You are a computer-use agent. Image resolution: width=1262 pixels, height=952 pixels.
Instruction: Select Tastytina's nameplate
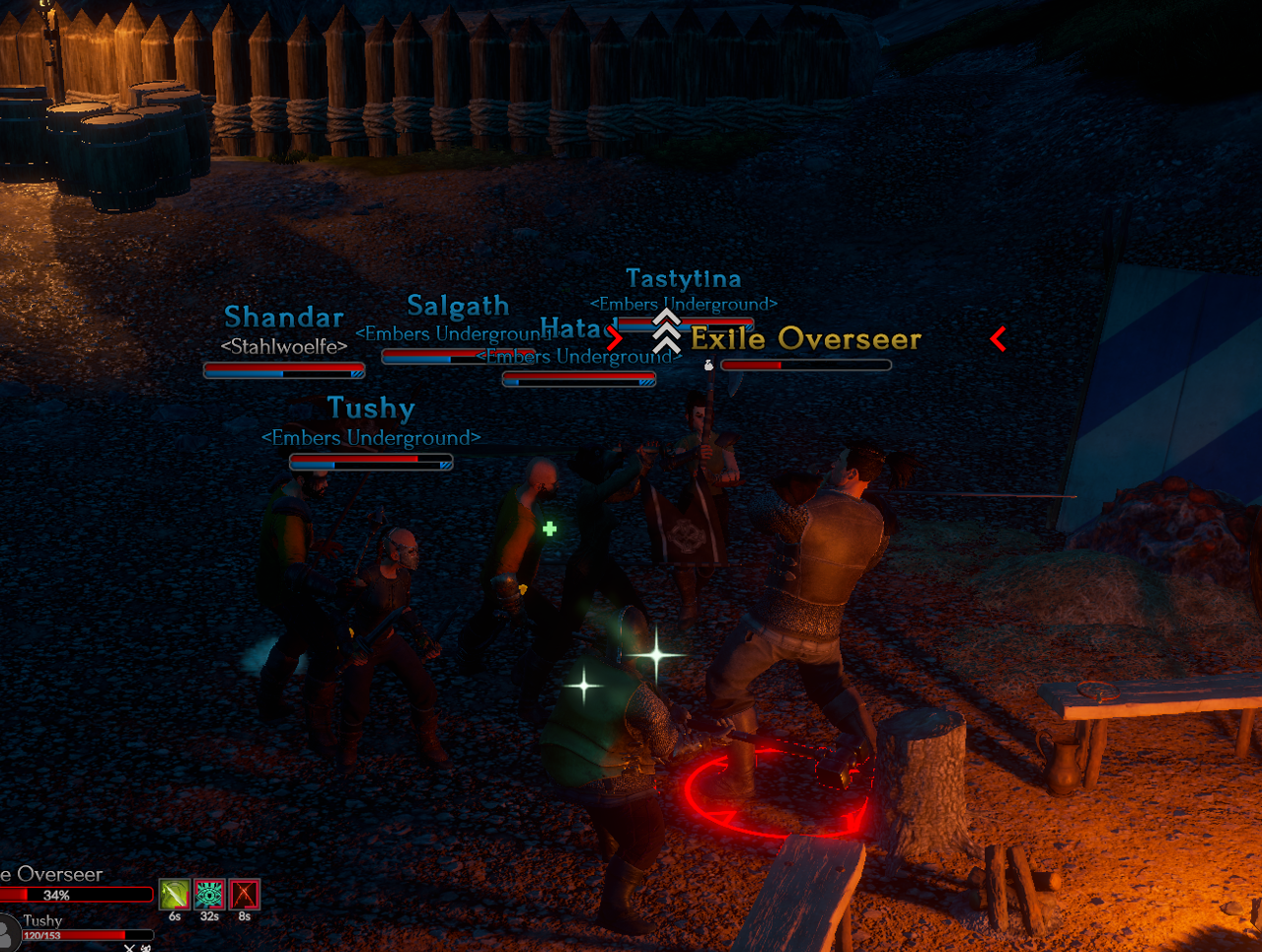684,279
